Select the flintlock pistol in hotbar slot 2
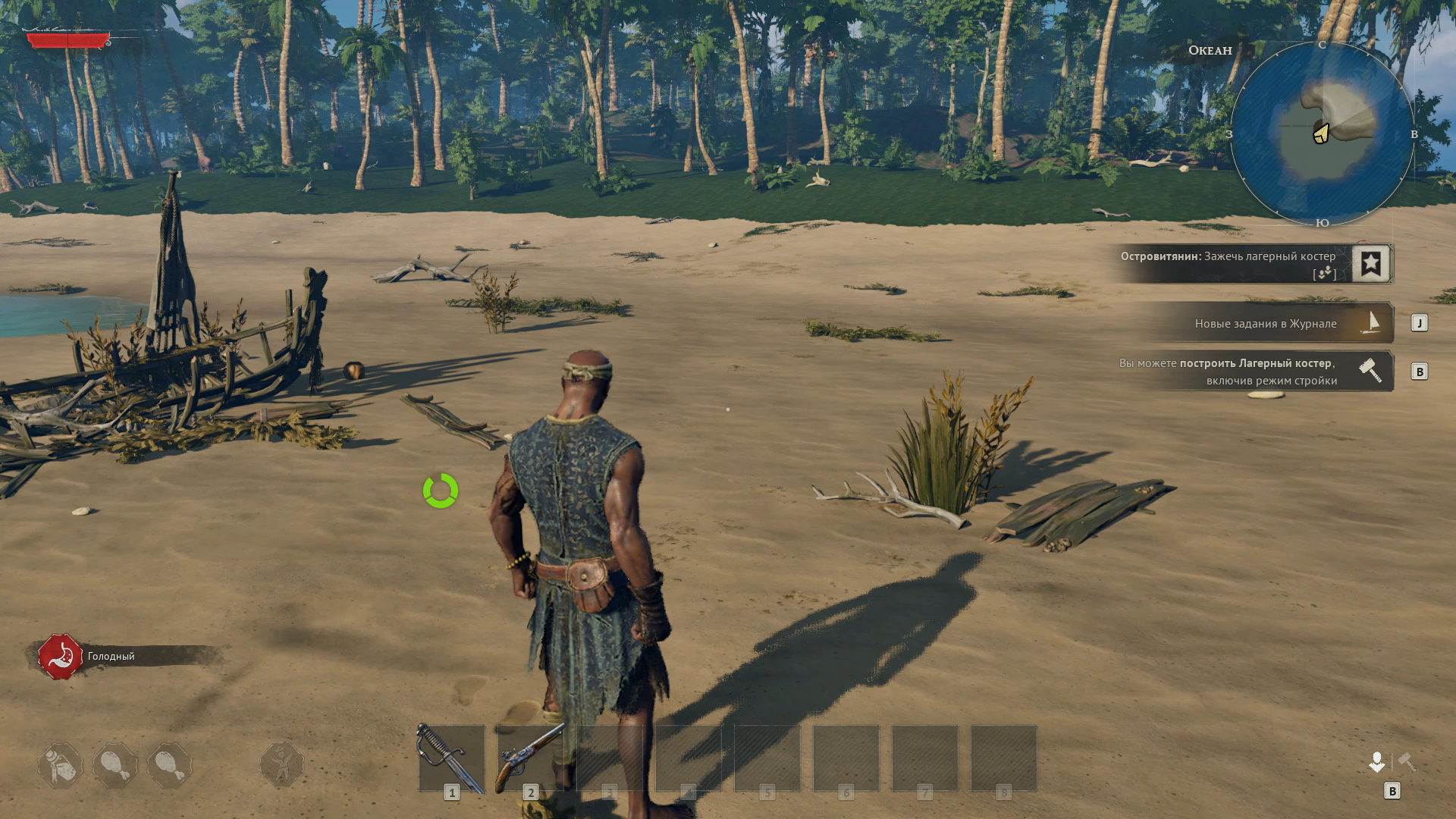 click(530, 758)
